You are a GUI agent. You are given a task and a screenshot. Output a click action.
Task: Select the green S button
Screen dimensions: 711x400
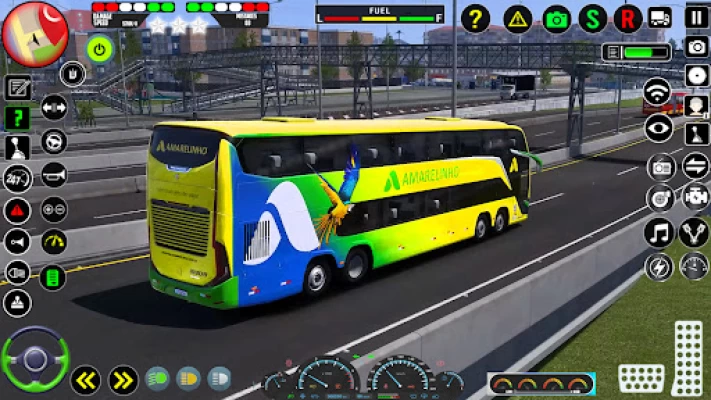tap(593, 18)
